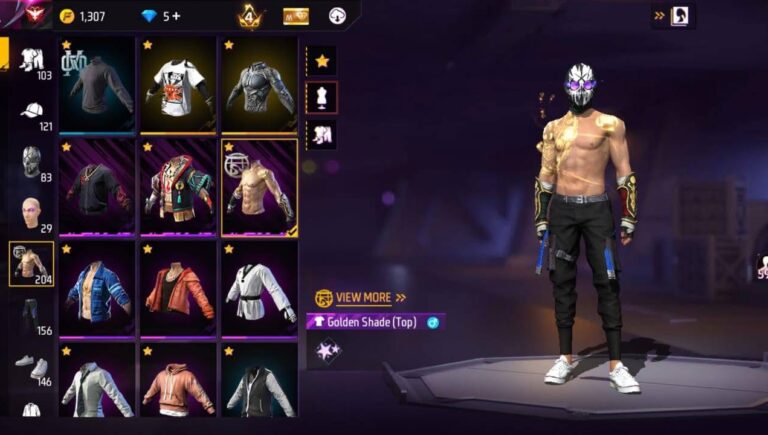Open the outfit sets category
The width and height of the screenshot is (768, 435).
click(x=31, y=62)
